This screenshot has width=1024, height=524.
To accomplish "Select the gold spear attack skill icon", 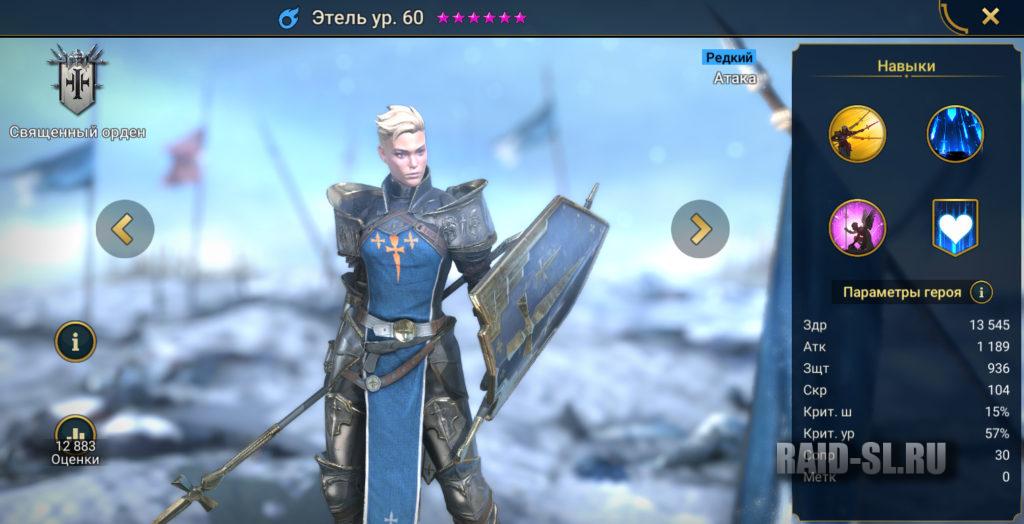I will [857, 133].
